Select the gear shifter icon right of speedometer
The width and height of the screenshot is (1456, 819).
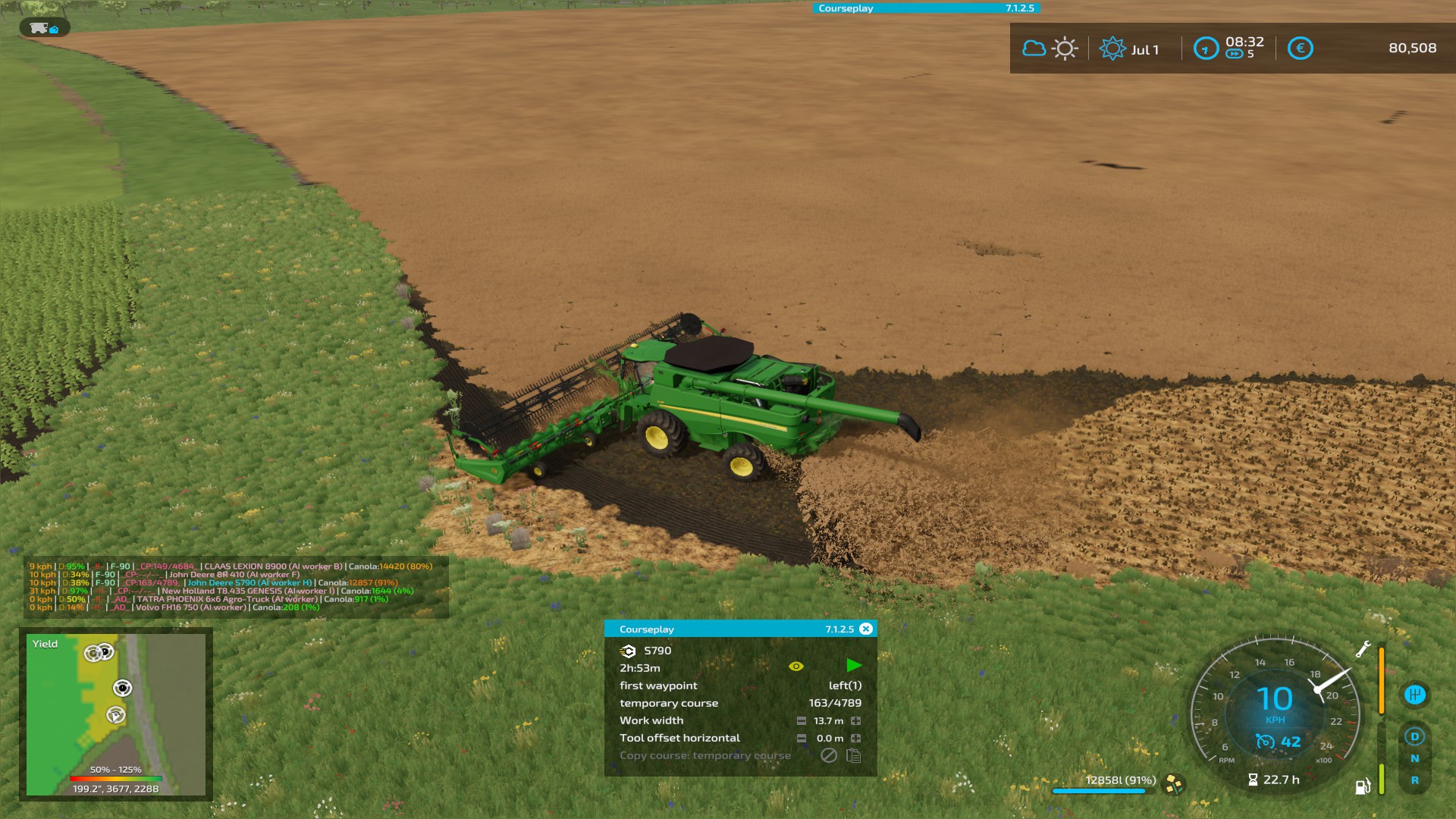pyautogui.click(x=1415, y=695)
